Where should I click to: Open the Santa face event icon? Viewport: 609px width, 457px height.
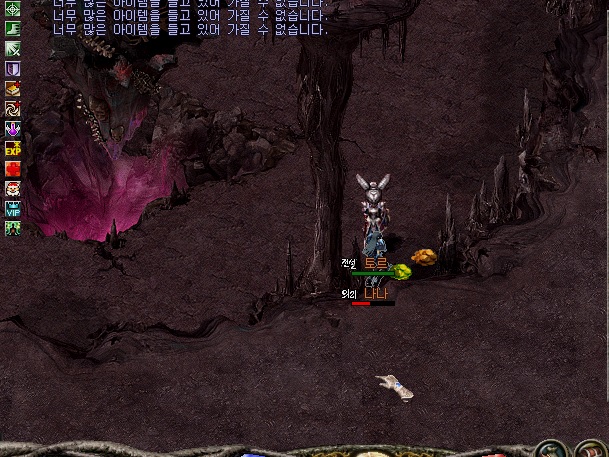(x=13, y=188)
